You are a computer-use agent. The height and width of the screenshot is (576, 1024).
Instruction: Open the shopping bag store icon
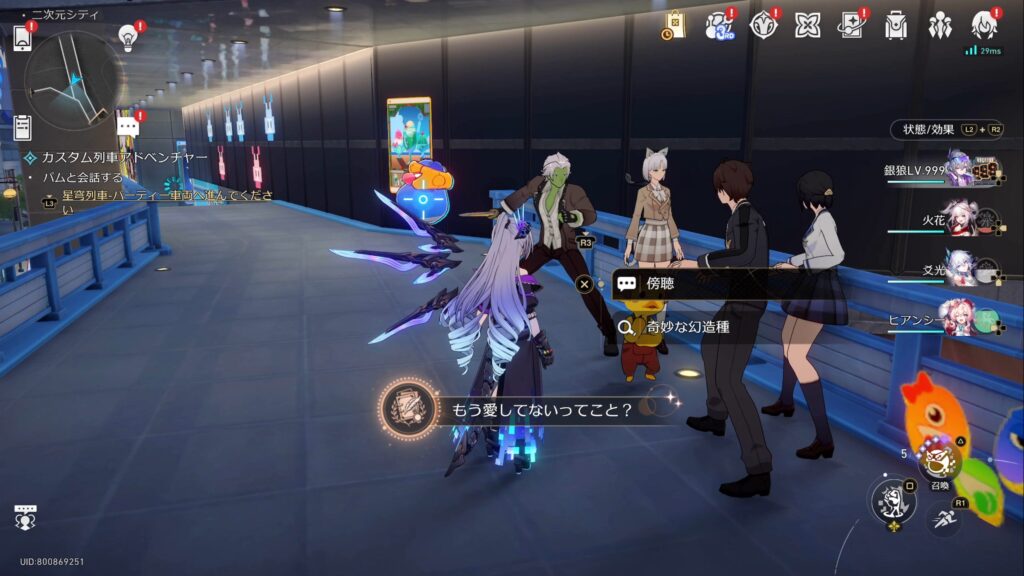coord(674,25)
